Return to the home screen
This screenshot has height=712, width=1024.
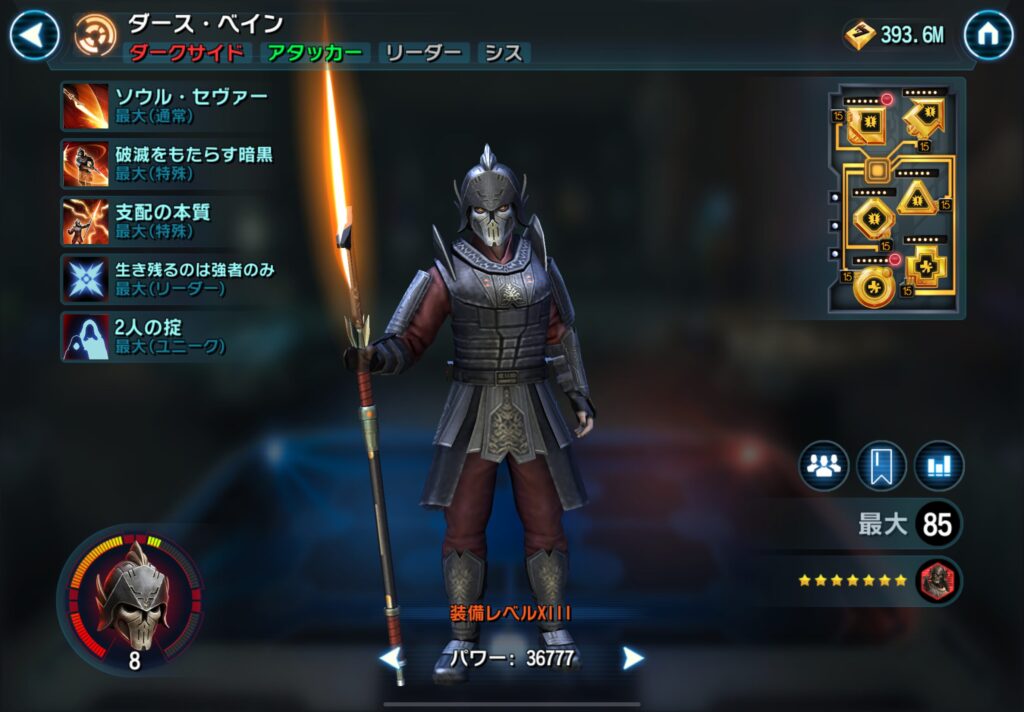988,36
